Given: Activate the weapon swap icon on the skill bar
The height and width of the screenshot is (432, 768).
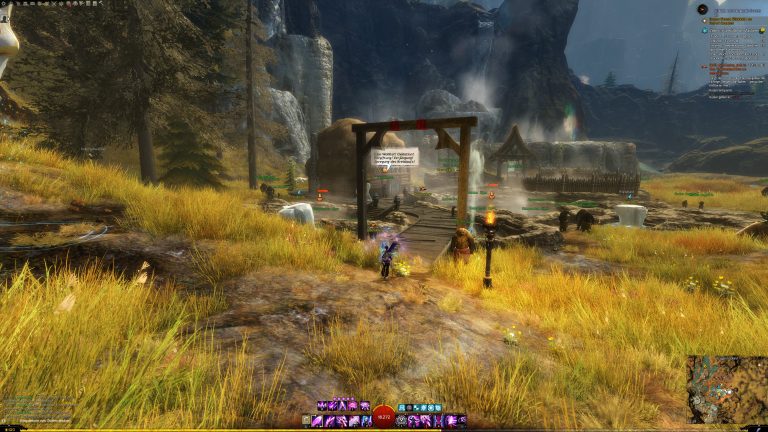Looking at the screenshot, I should point(309,421).
